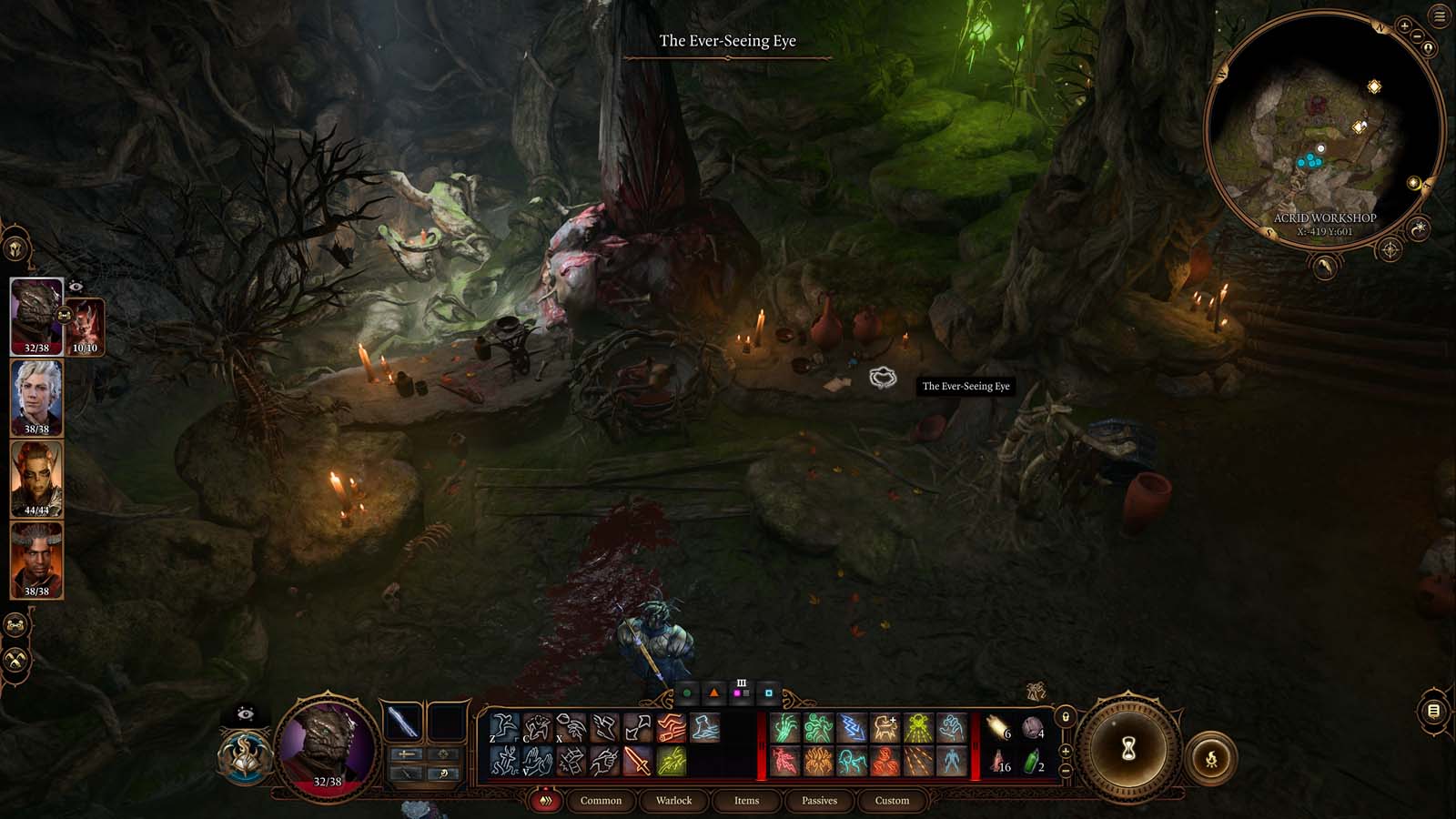Click the winged helmet icon at top left

[x=15, y=247]
